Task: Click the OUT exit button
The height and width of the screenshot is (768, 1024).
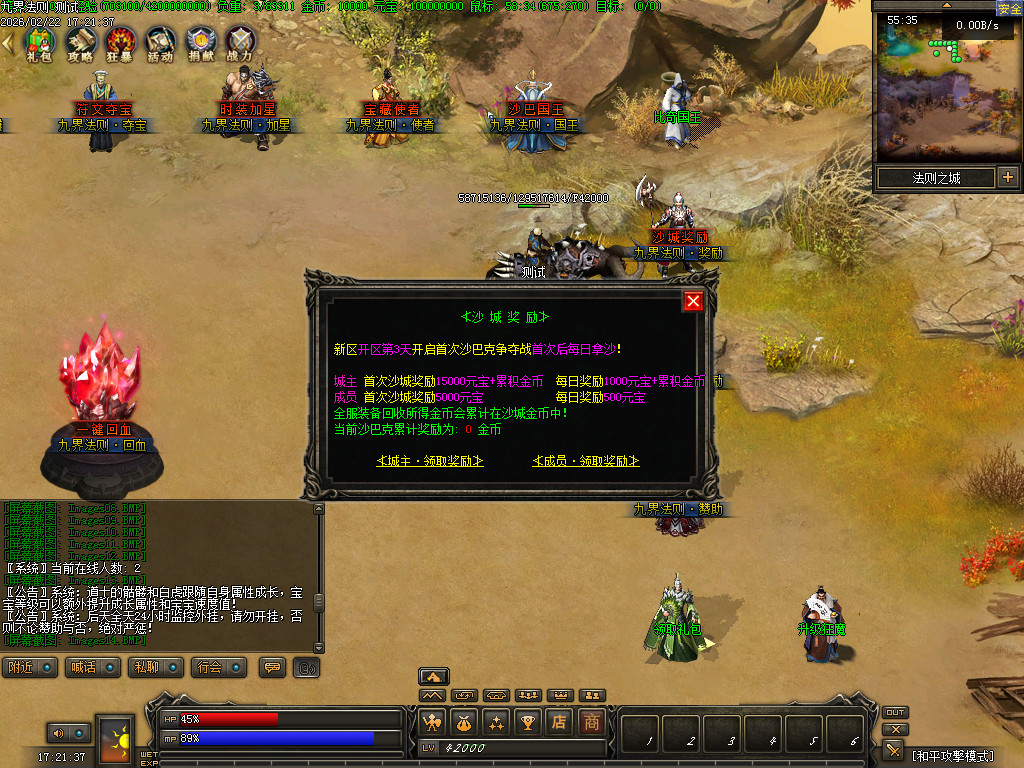Action: (895, 712)
